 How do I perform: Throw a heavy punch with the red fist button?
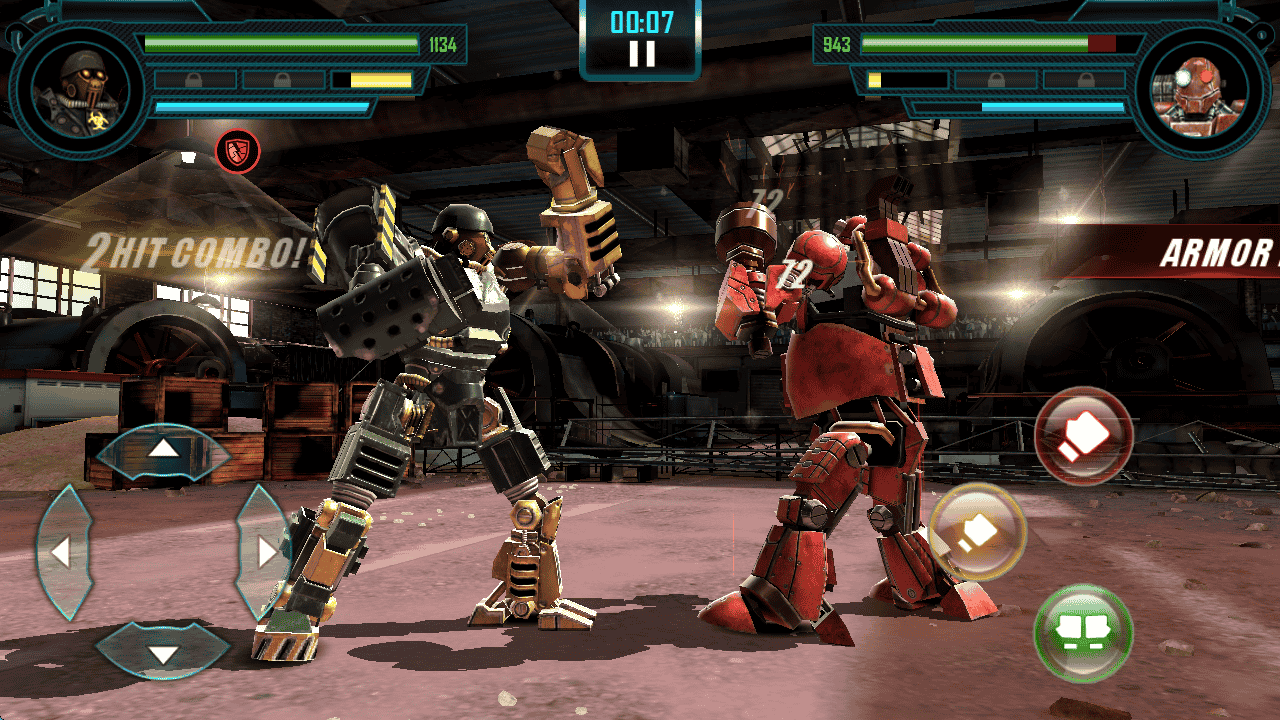(x=1083, y=436)
